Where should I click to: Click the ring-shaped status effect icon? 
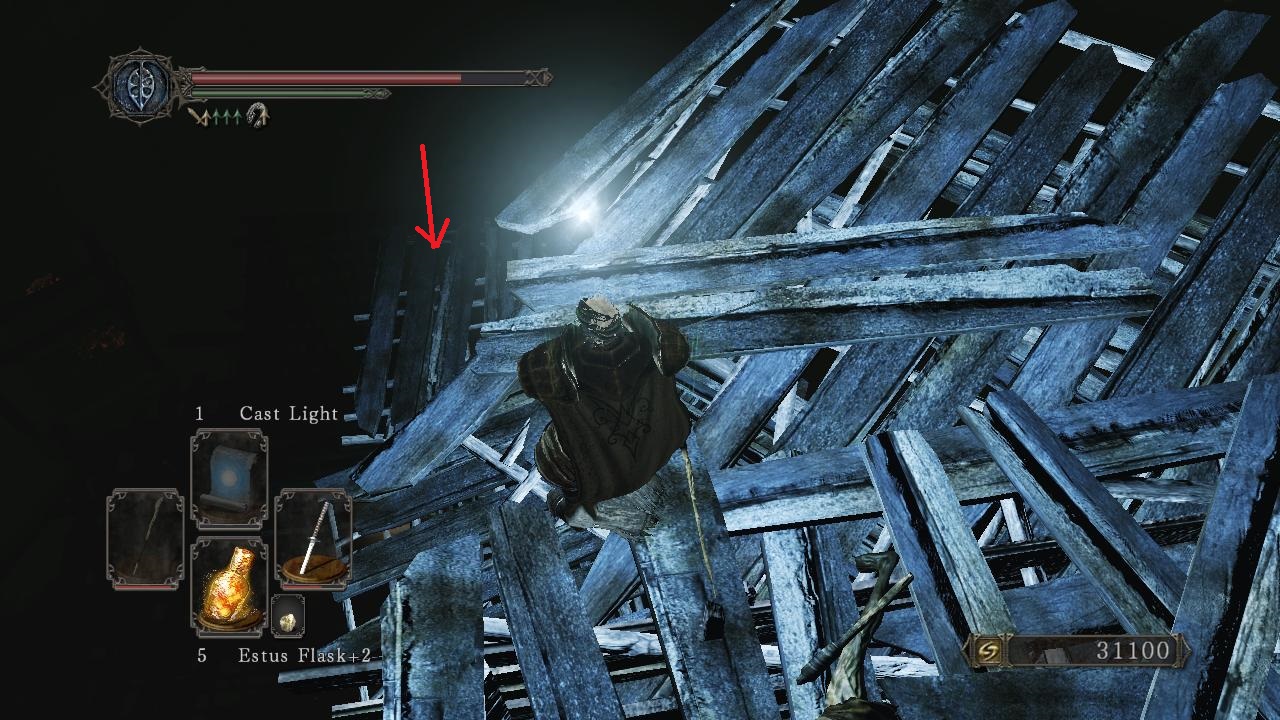(256, 116)
